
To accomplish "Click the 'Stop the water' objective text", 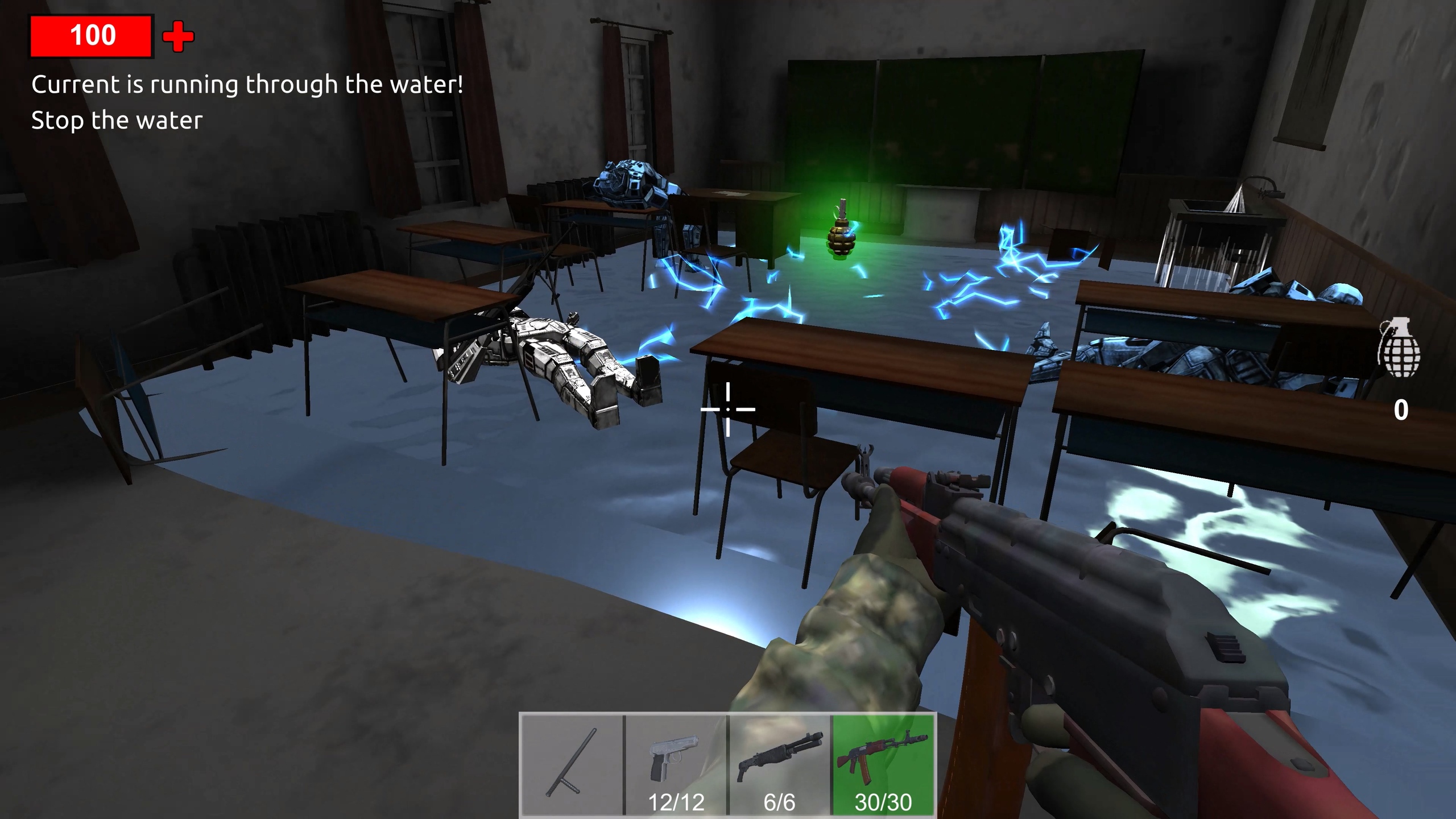I will tap(117, 119).
